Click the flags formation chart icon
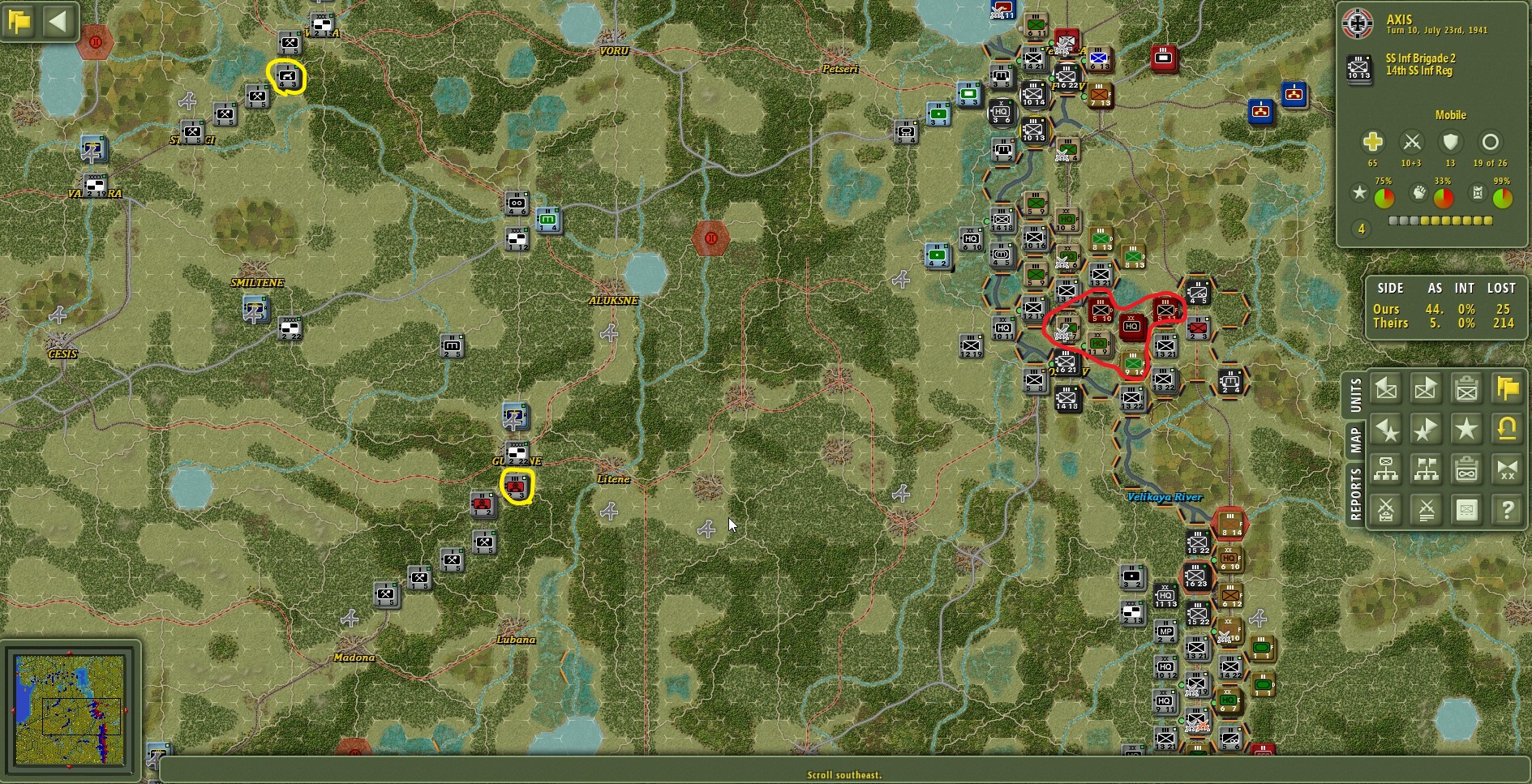The width and height of the screenshot is (1532, 784). (1426, 469)
